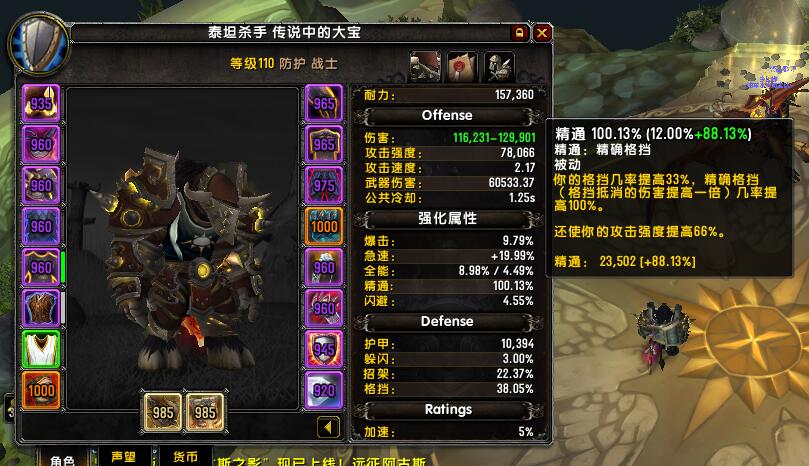809x466 pixels.
Task: Select the item level 935 helmet slot
Action: [x=42, y=103]
